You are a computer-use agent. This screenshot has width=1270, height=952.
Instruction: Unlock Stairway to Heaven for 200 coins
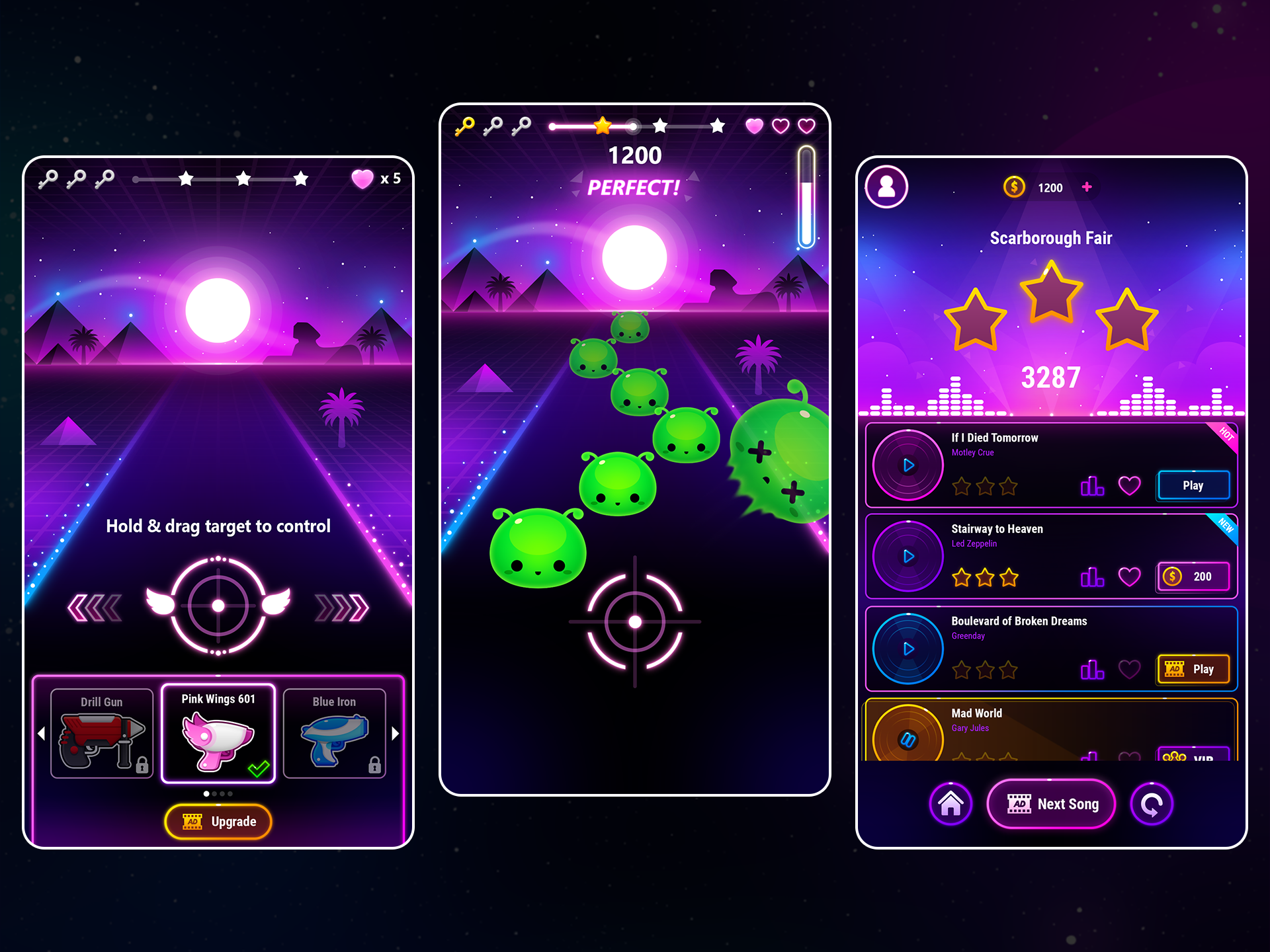tap(1193, 576)
